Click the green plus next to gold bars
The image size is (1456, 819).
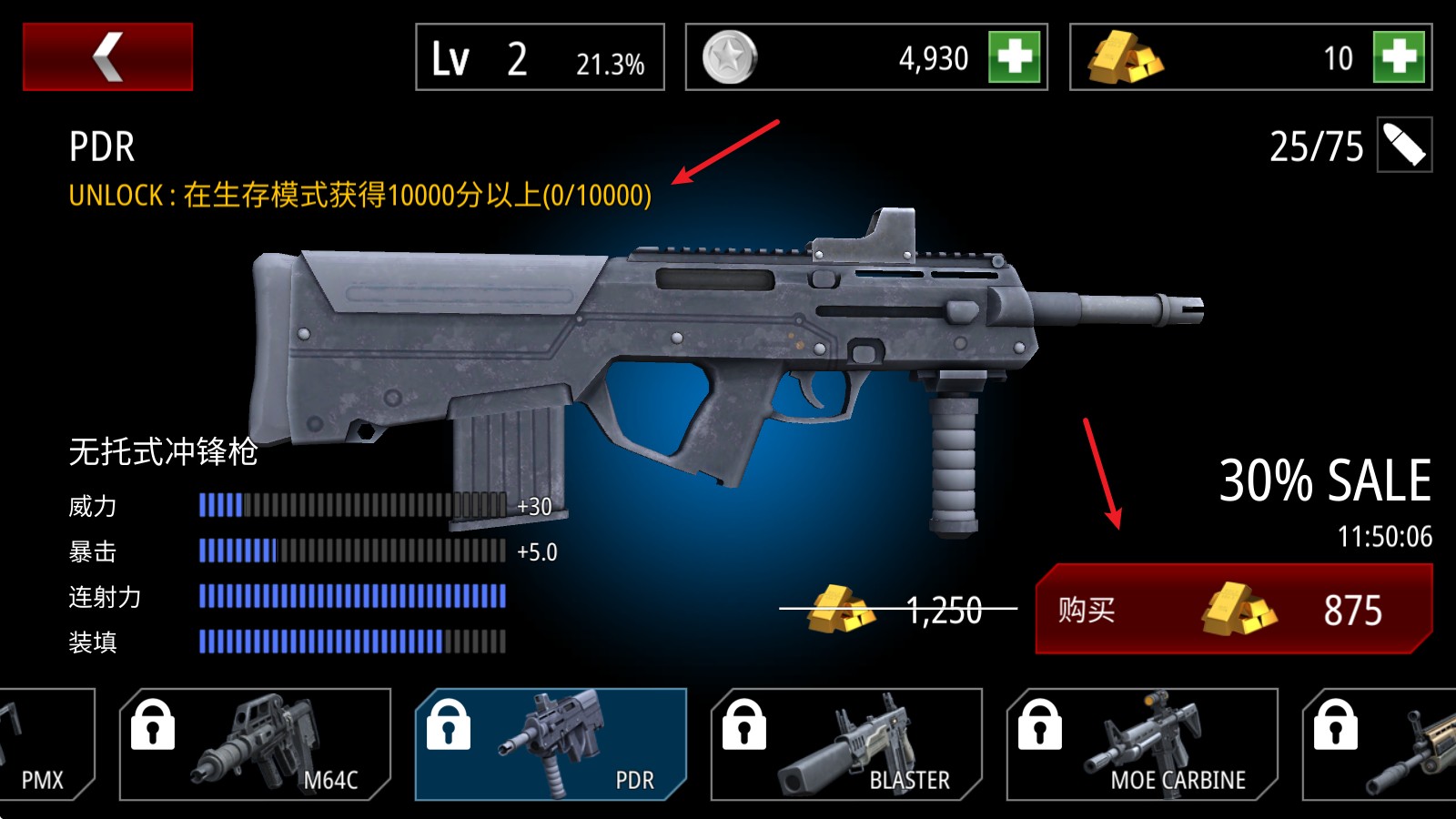tap(1399, 58)
